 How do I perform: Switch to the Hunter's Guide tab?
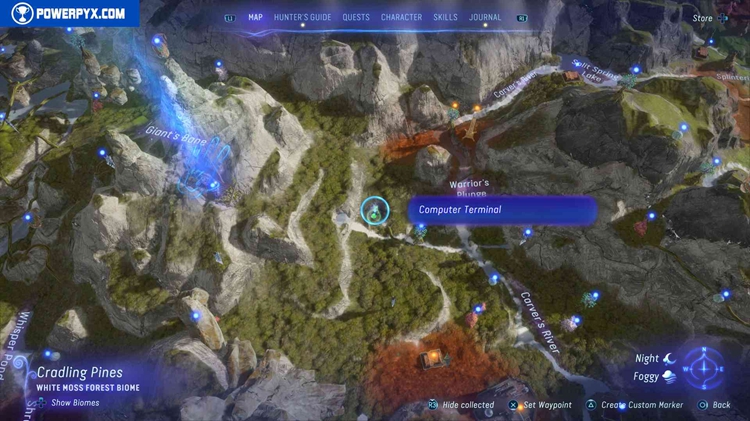303,17
